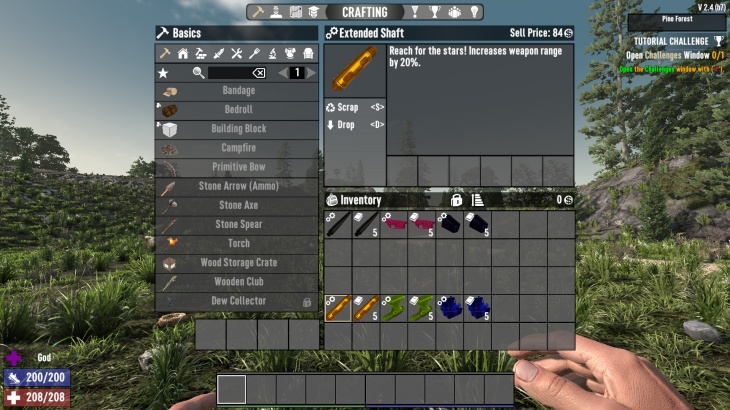Open the skills graduation cap tab
The width and height of the screenshot is (730, 410).
(315, 13)
